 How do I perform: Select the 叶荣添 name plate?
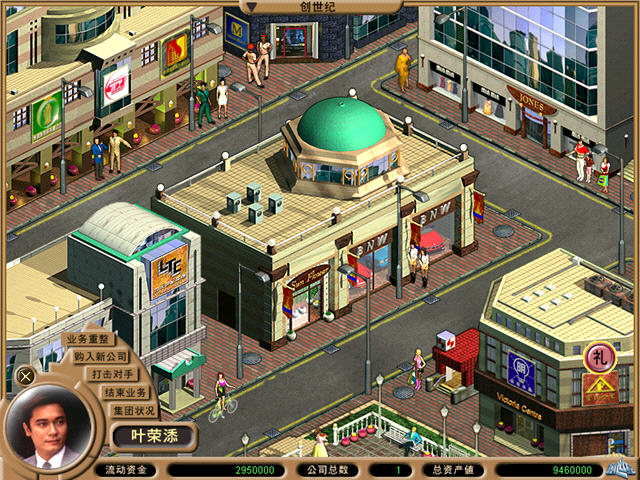pyautogui.click(x=152, y=437)
